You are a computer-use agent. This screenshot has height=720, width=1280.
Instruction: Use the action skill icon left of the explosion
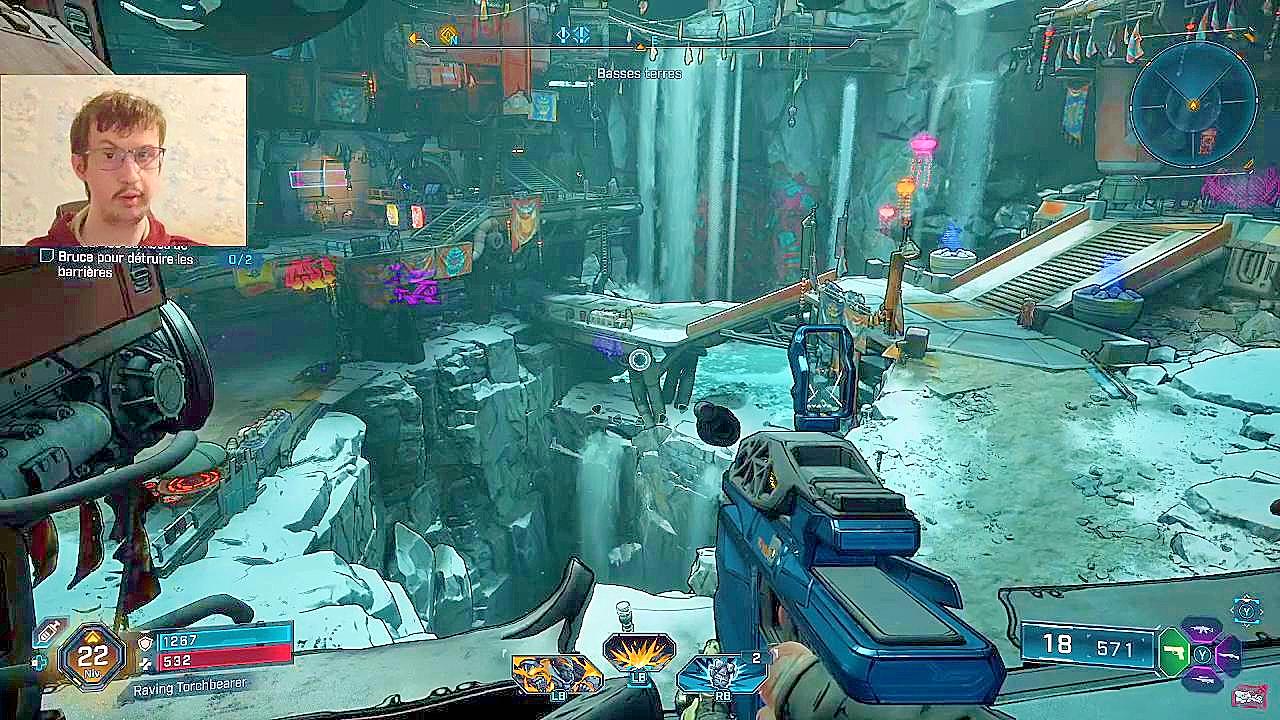click(556, 673)
